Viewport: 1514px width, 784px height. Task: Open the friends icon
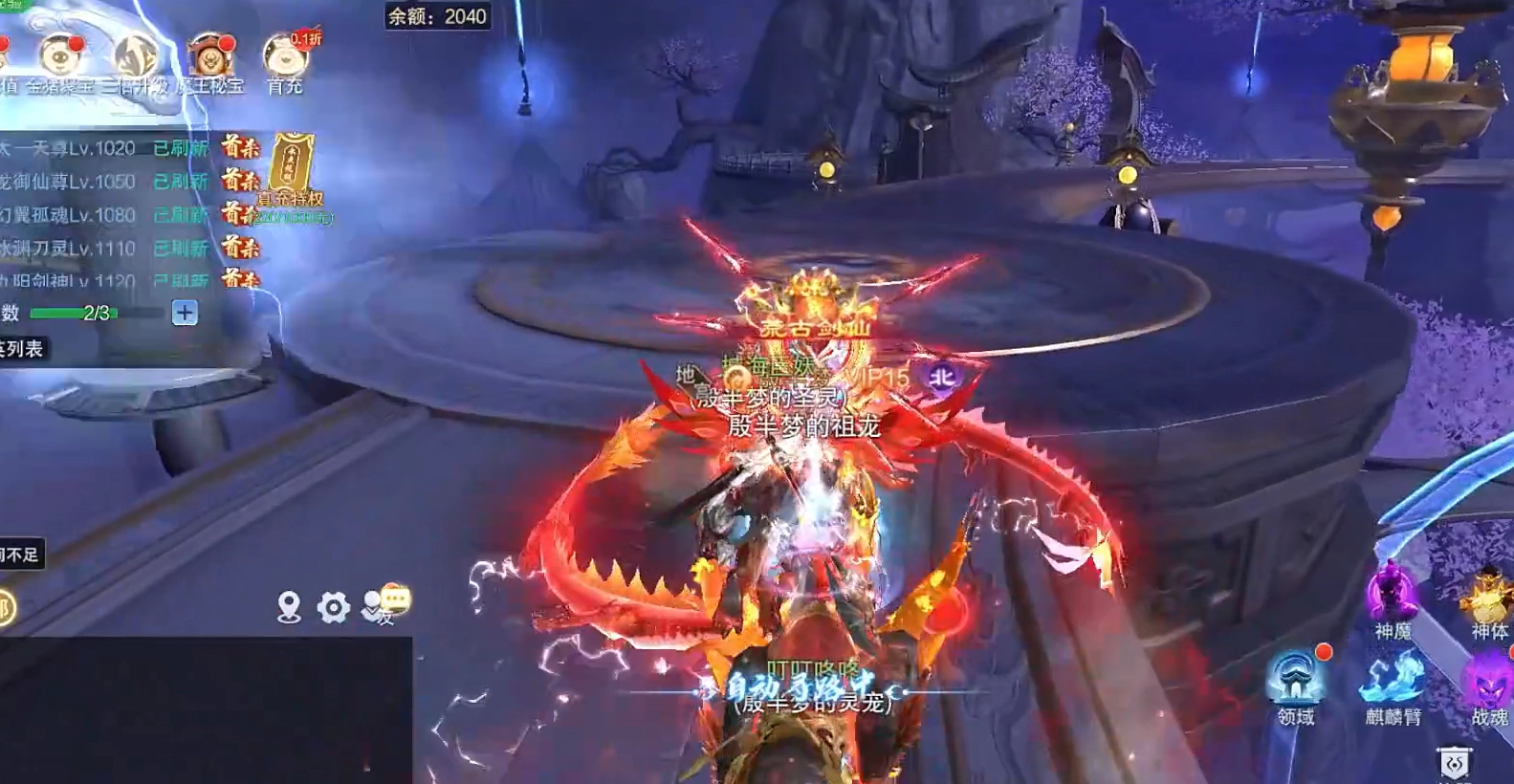click(374, 609)
